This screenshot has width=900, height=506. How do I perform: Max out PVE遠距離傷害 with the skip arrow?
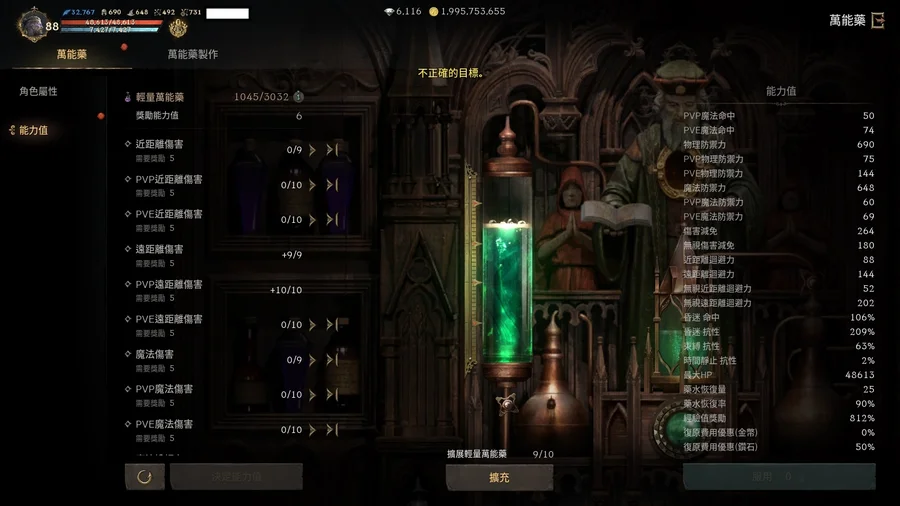332,325
